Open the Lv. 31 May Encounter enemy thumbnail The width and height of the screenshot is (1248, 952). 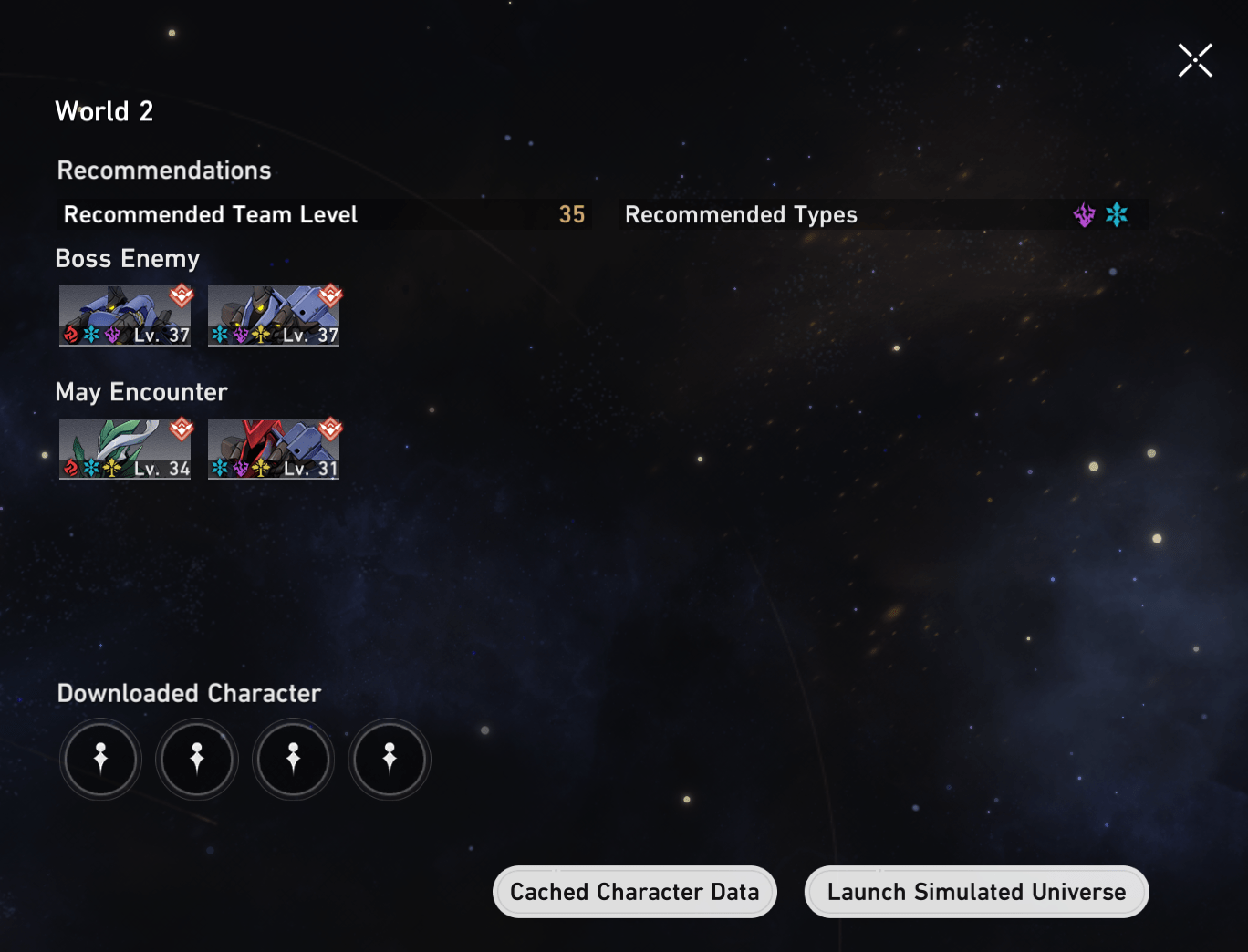pyautogui.click(x=273, y=447)
